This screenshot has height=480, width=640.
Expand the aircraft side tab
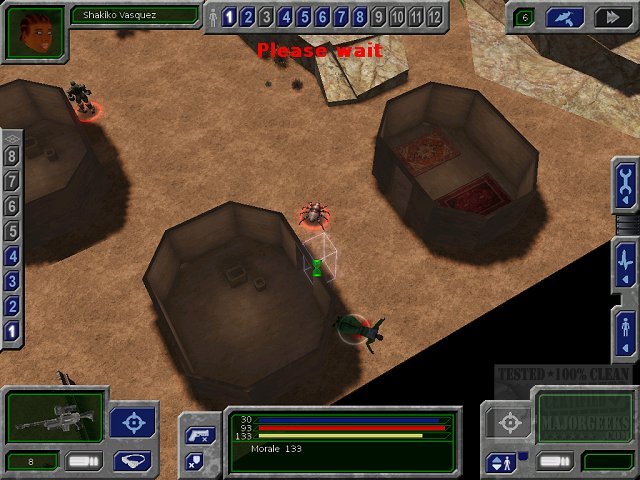[x=625, y=263]
